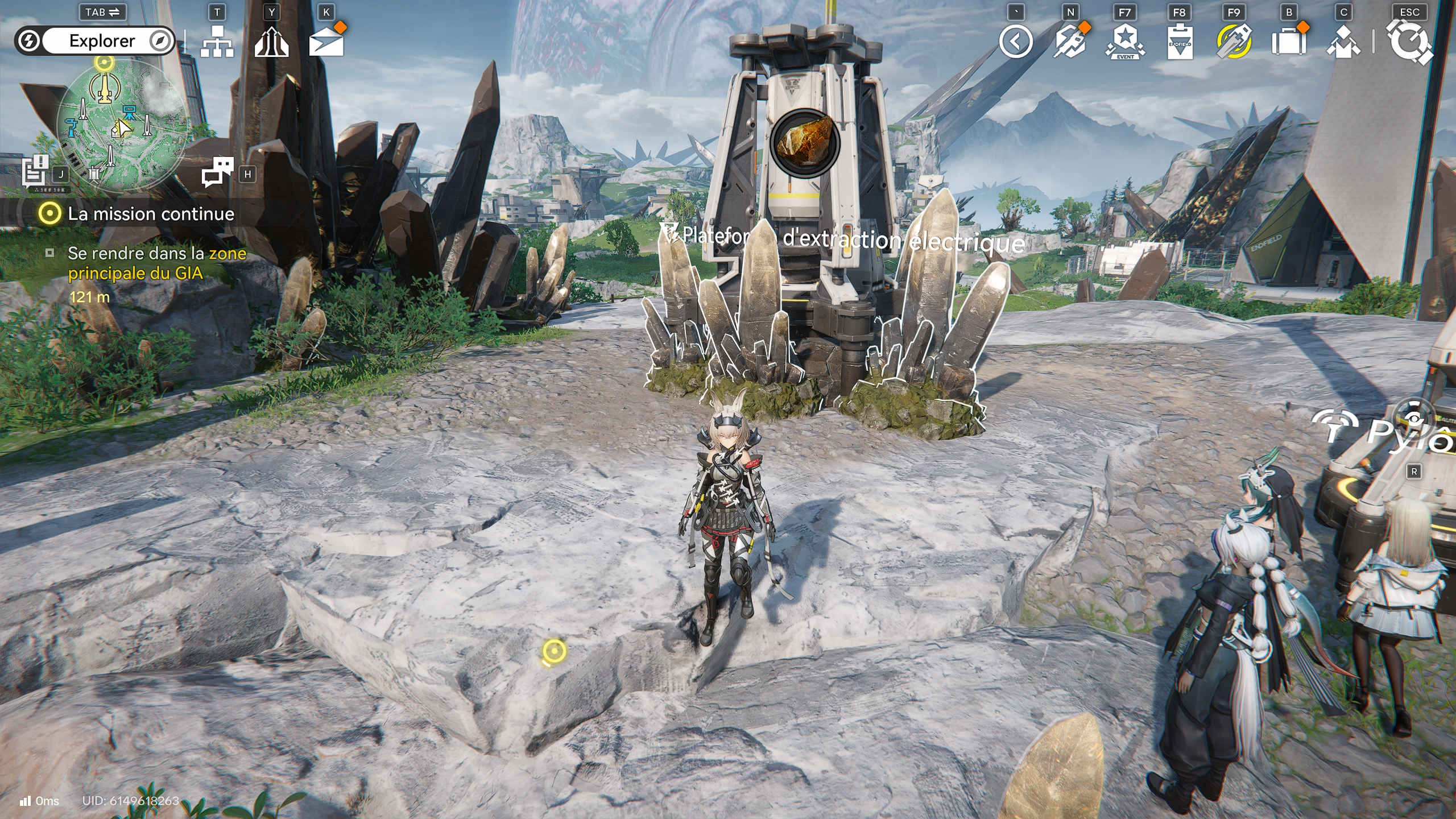Screen dimensions: 1456x819
Task: Open the circular minimap
Action: pyautogui.click(x=122, y=126)
